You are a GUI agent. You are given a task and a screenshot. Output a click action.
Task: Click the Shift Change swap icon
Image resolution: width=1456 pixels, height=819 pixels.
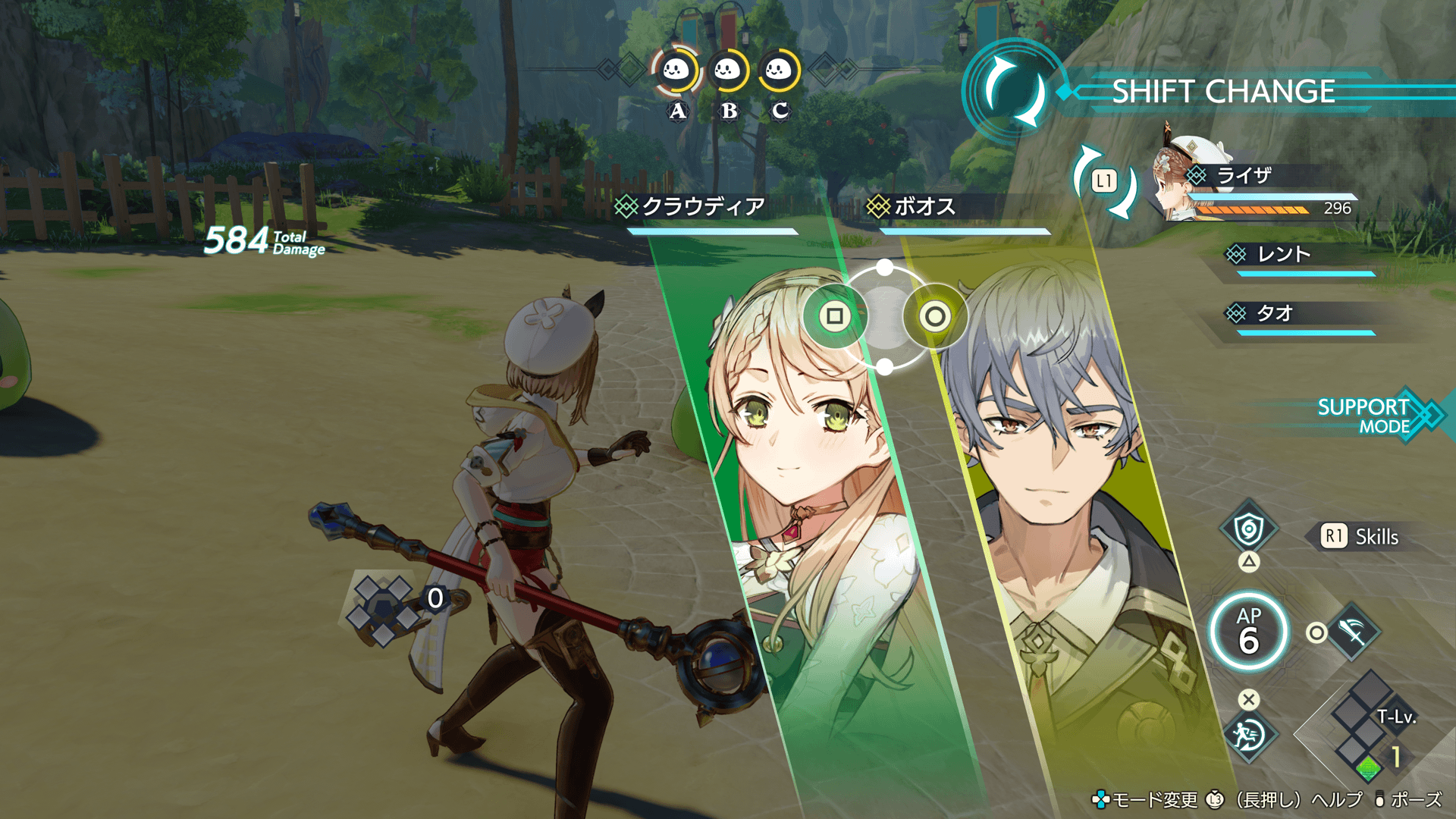pos(1013,92)
